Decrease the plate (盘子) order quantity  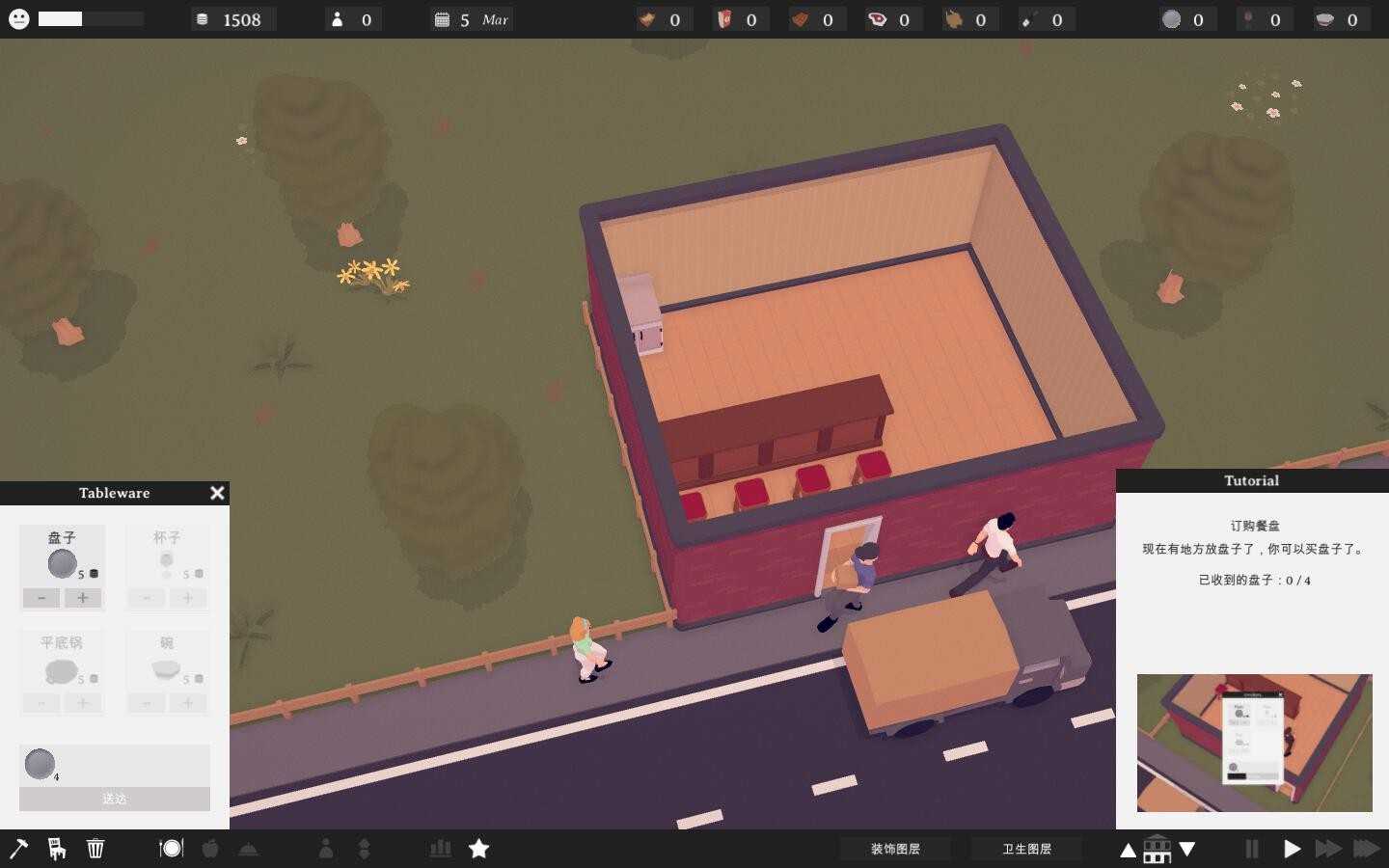[x=41, y=598]
